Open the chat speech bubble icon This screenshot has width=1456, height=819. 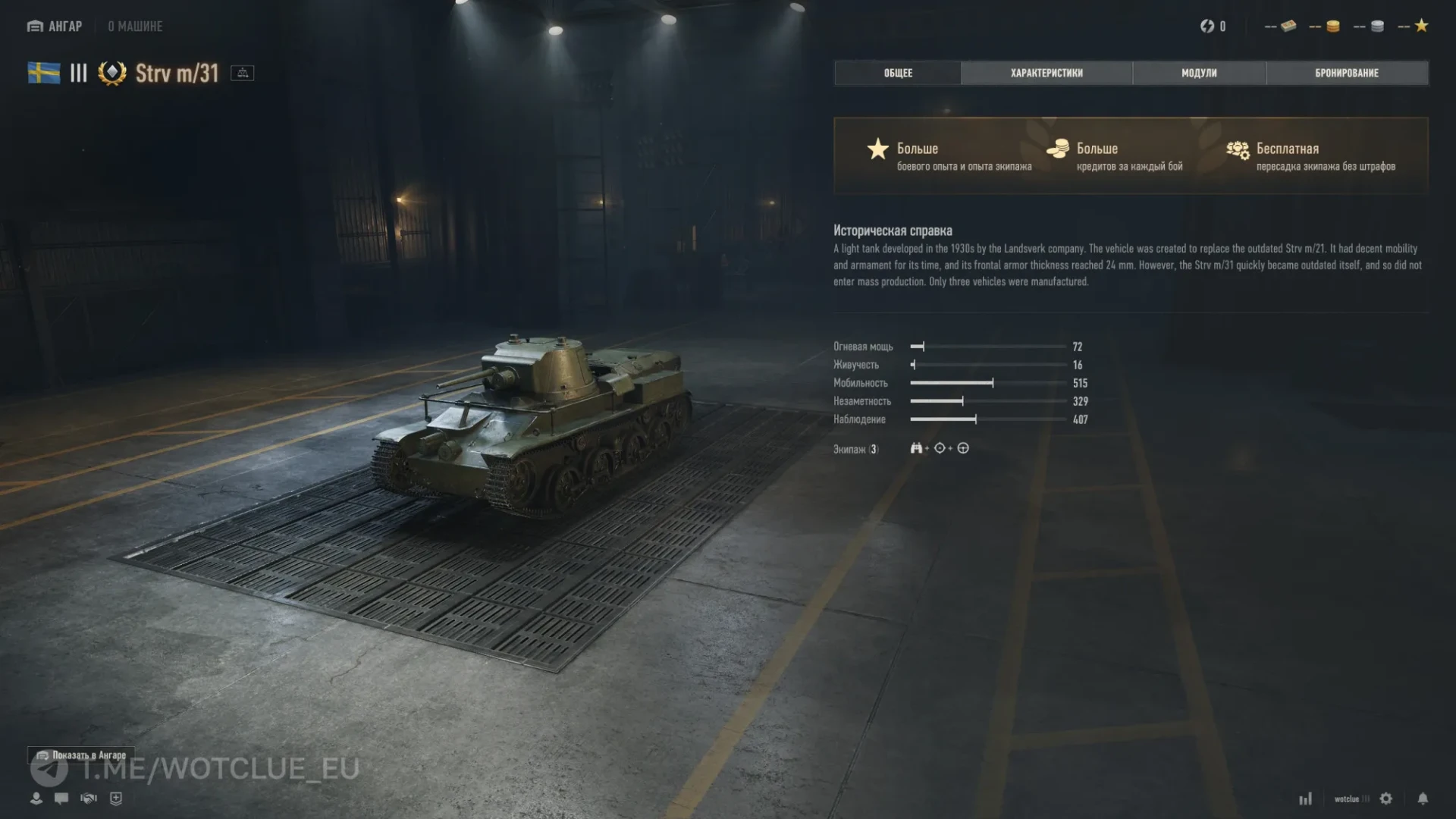(61, 799)
